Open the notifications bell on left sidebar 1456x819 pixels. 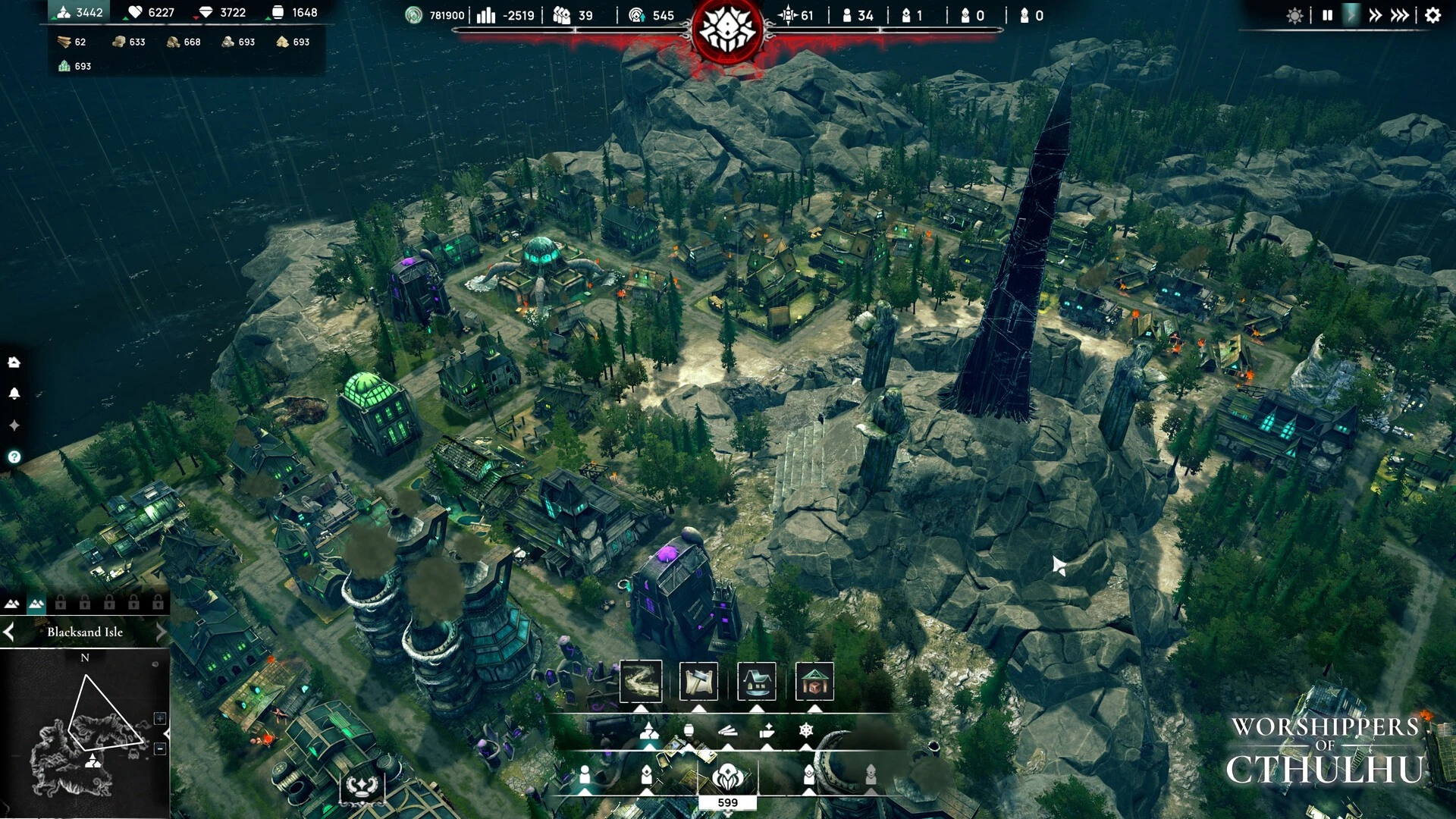click(x=14, y=394)
